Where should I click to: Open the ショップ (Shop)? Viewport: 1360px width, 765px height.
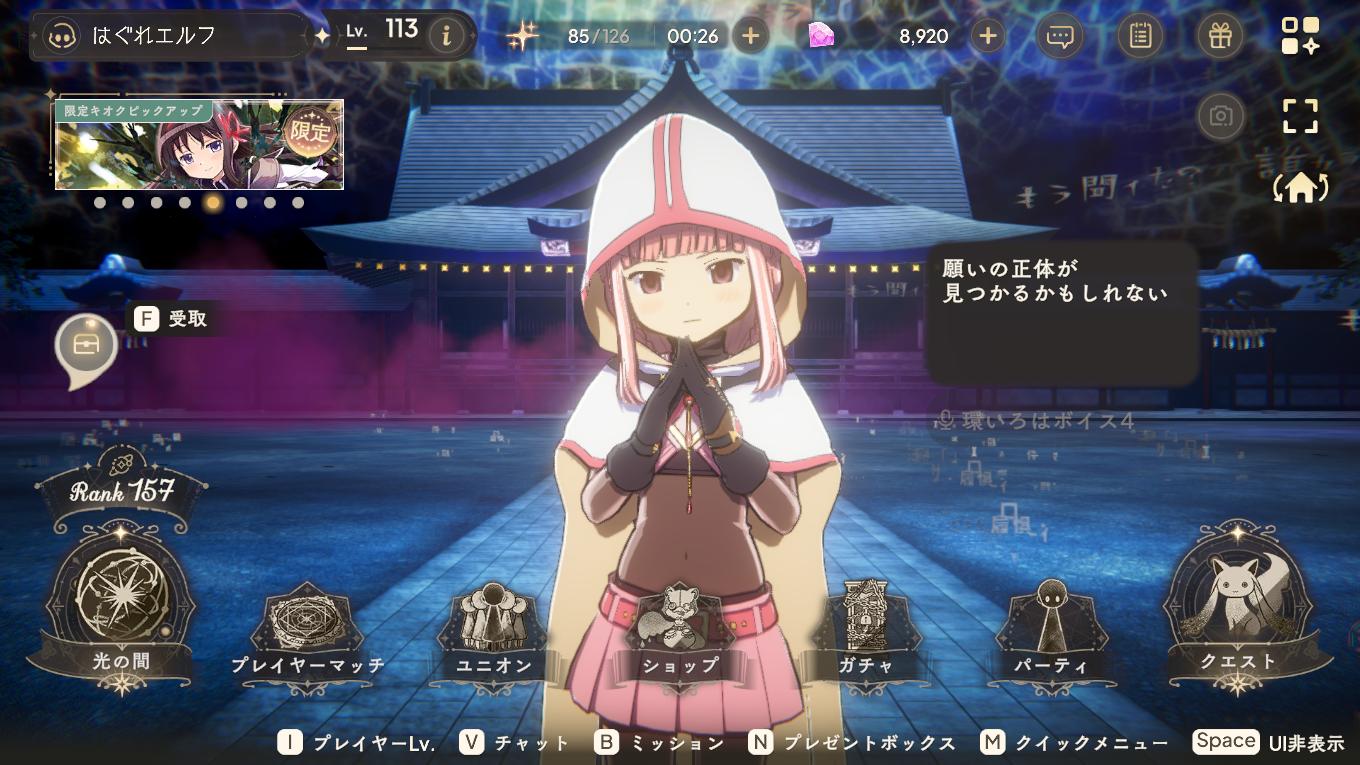680,632
